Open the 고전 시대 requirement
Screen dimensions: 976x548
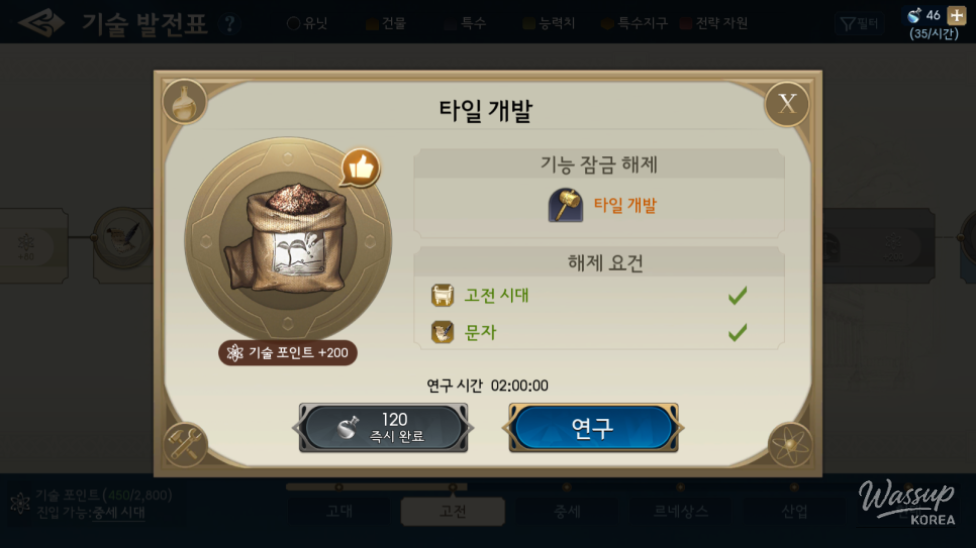(497, 295)
